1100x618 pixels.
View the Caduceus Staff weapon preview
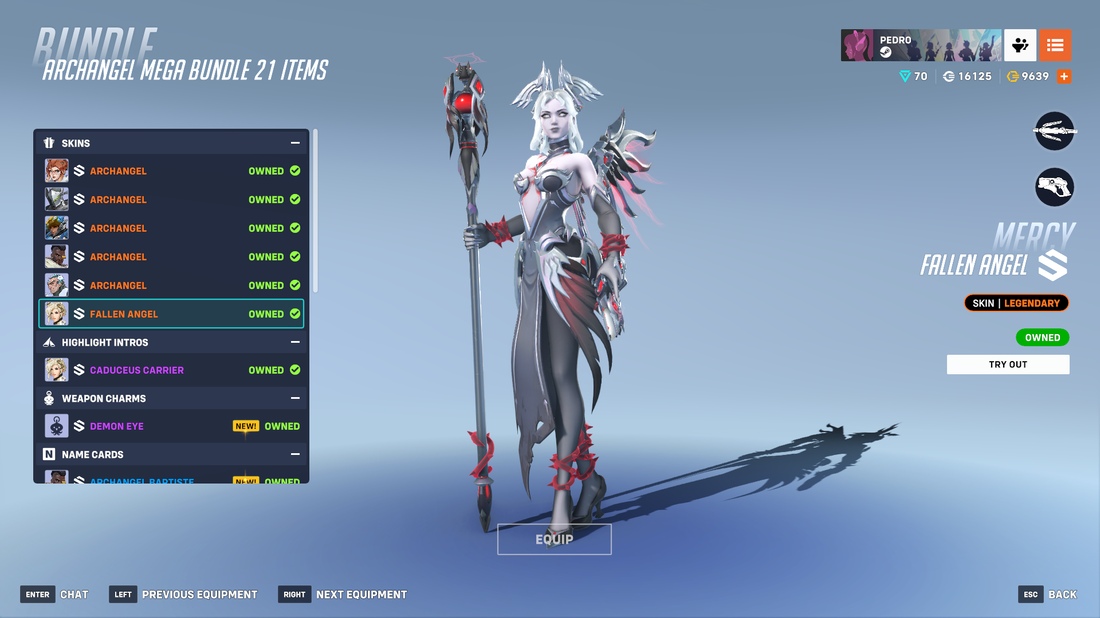(1054, 131)
